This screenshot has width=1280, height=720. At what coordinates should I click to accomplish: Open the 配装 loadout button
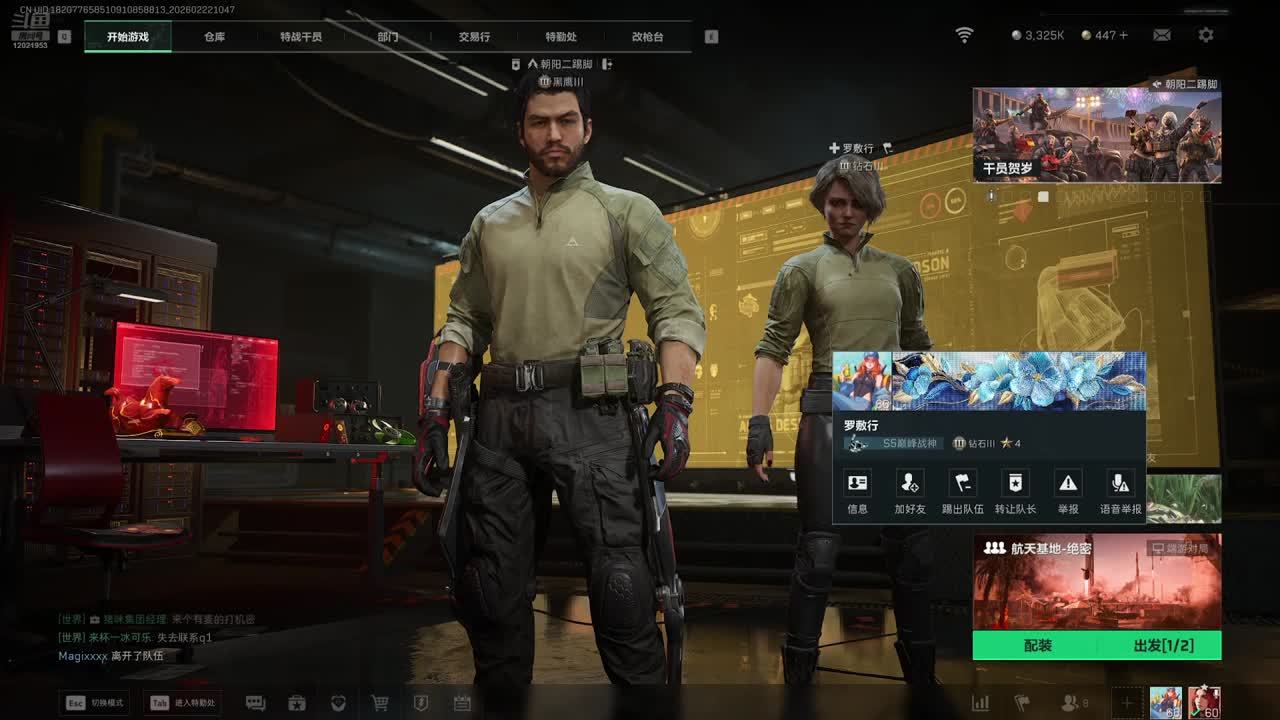tap(1038, 646)
